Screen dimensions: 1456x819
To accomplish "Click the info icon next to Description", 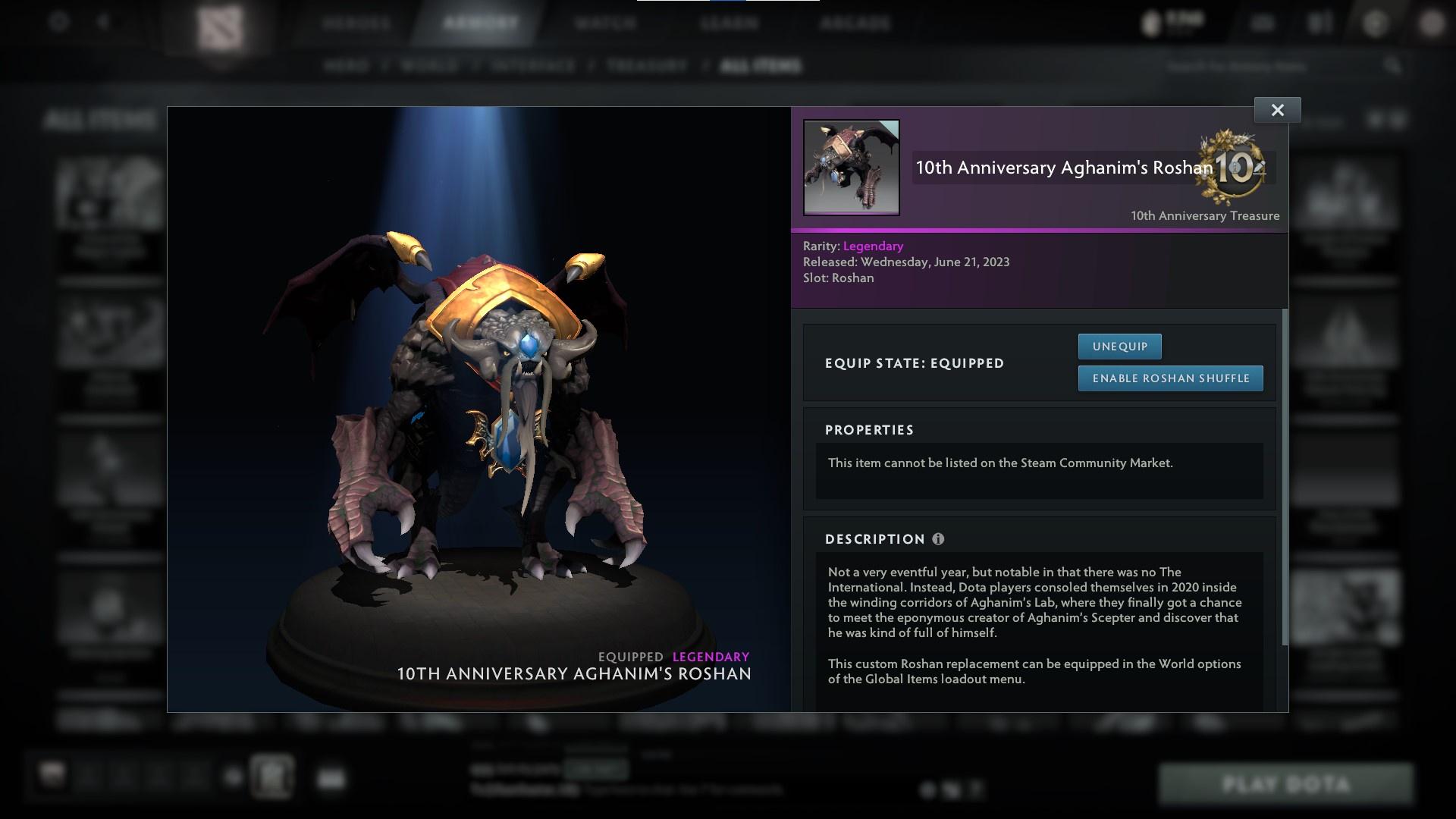I will (939, 539).
